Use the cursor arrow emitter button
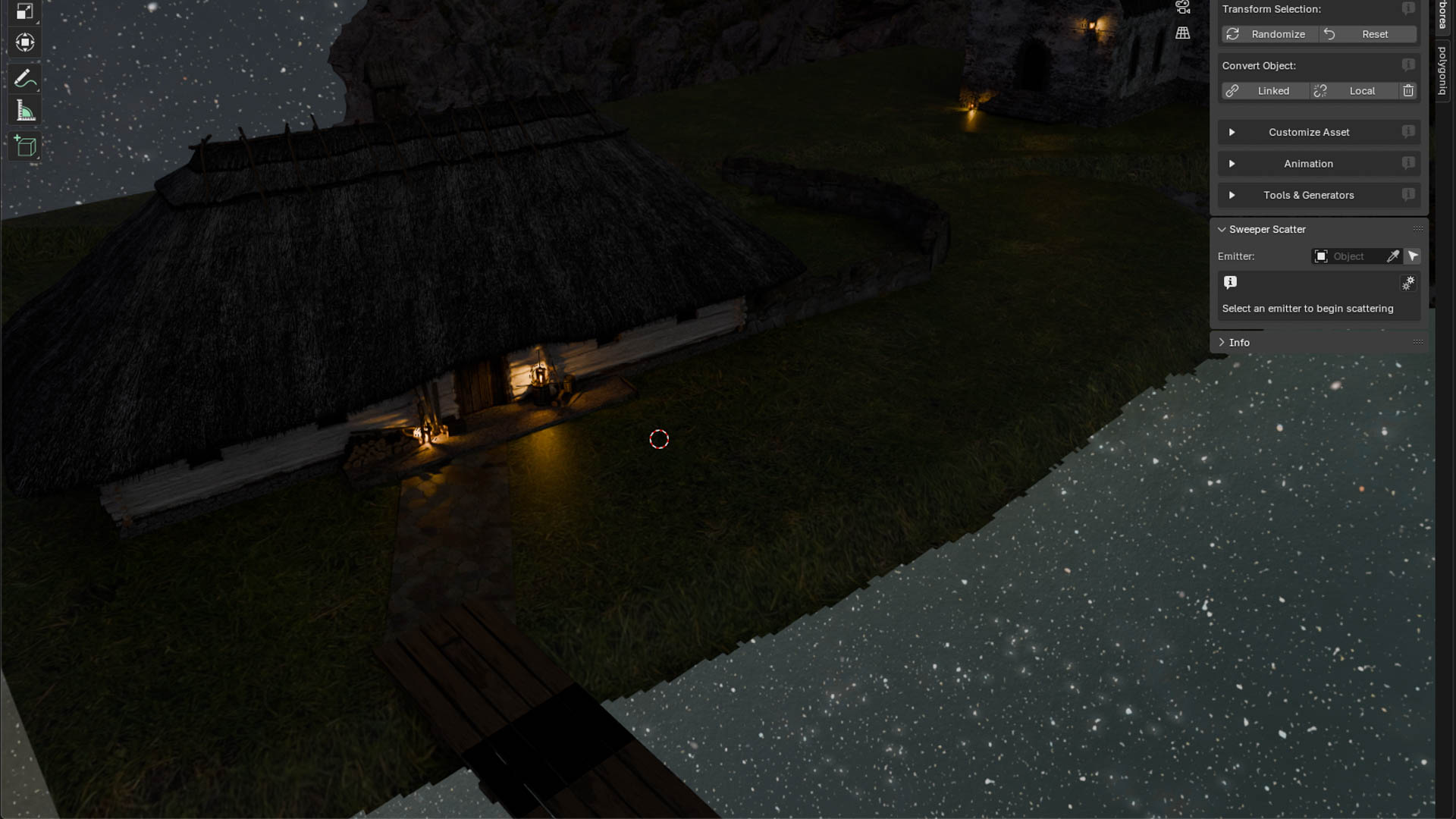The image size is (1456, 819). tap(1412, 256)
